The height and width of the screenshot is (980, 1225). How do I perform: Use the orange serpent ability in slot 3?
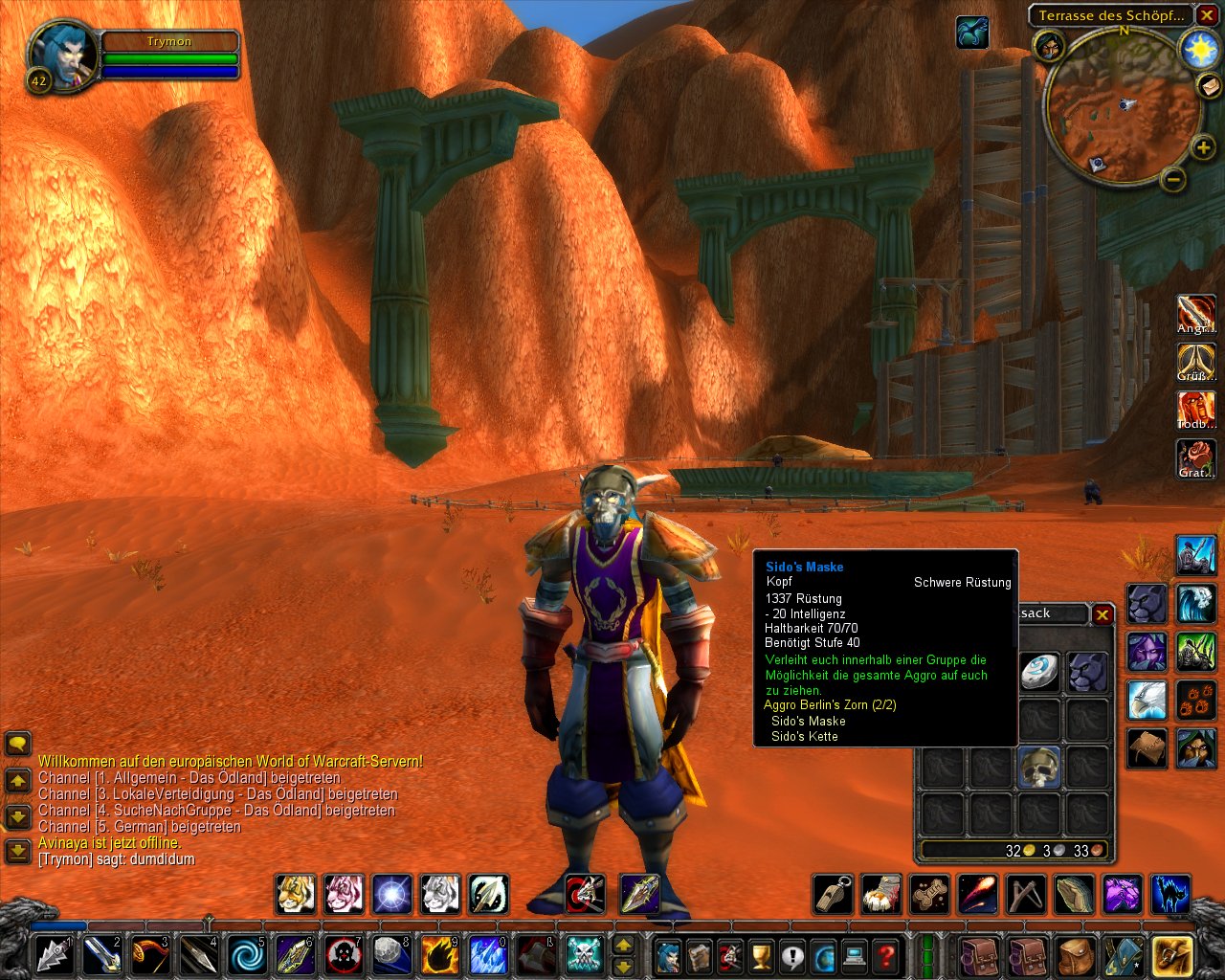pos(150,955)
